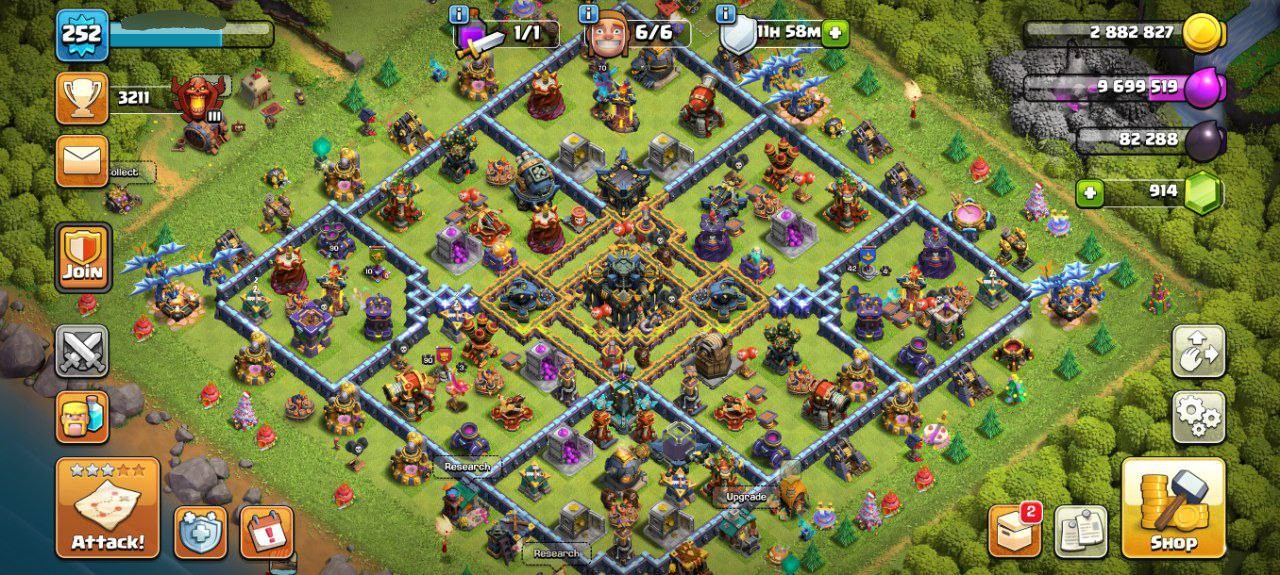Open the box with red 2 badge
The height and width of the screenshot is (575, 1280).
pyautogui.click(x=1014, y=531)
